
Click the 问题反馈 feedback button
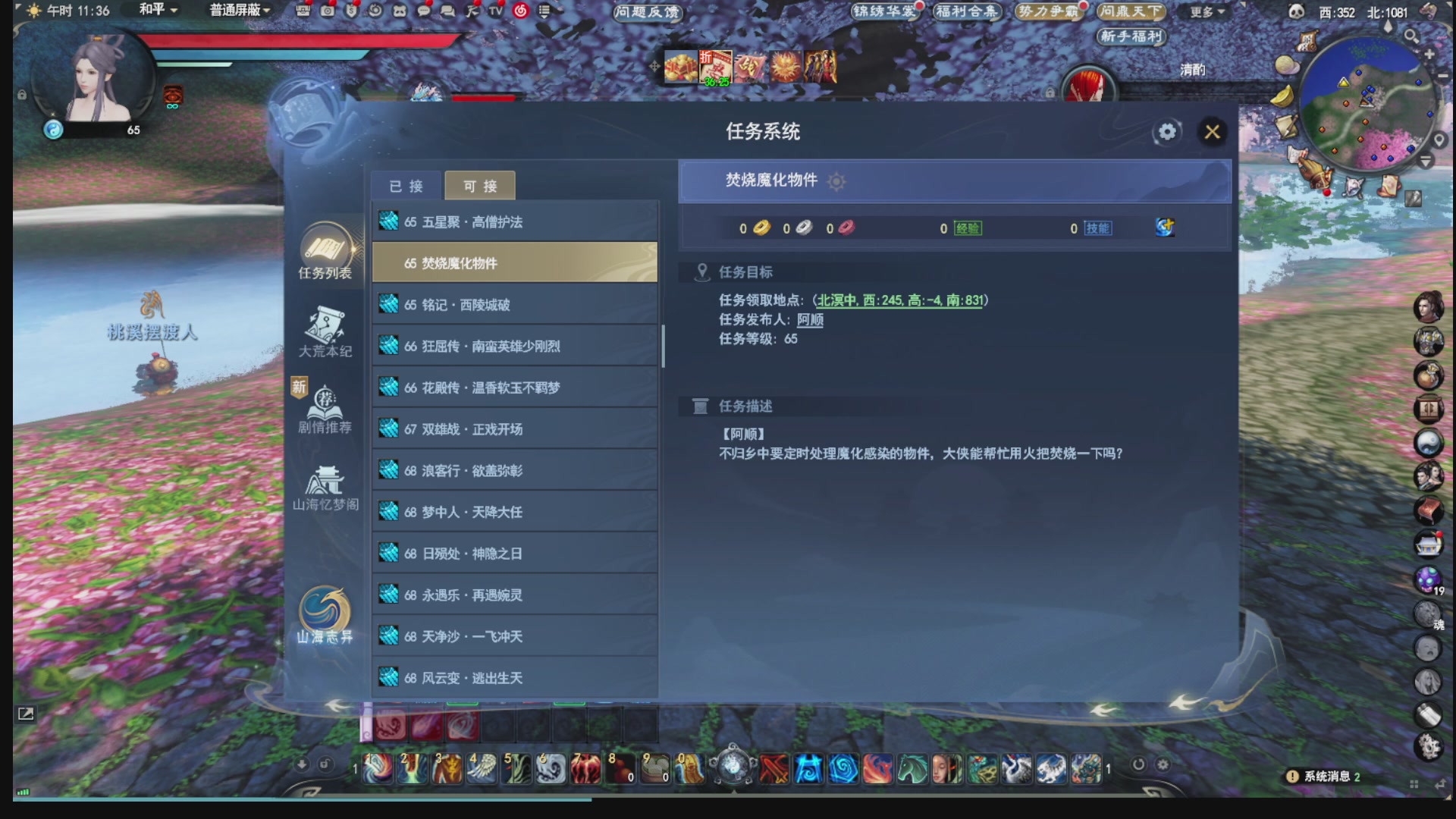[x=646, y=12]
